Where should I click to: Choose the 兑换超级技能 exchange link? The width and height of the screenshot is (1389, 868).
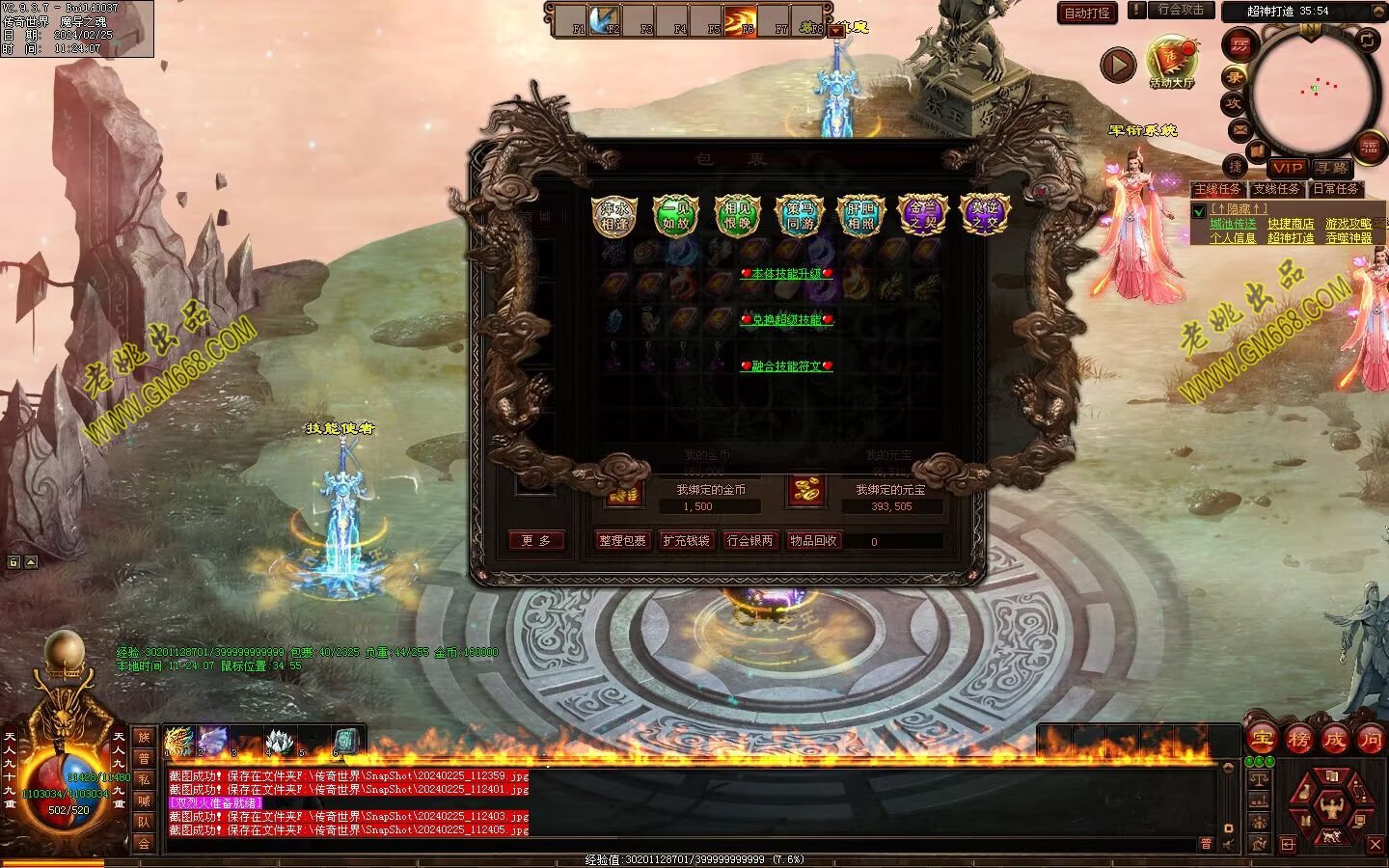pyautogui.click(x=786, y=320)
